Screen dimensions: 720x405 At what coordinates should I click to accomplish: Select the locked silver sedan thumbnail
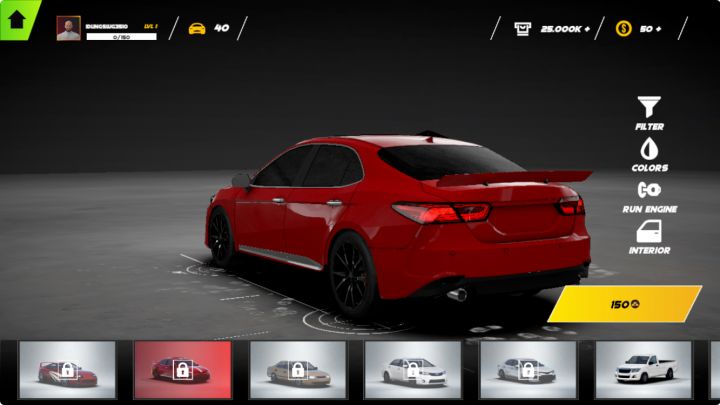(527, 370)
